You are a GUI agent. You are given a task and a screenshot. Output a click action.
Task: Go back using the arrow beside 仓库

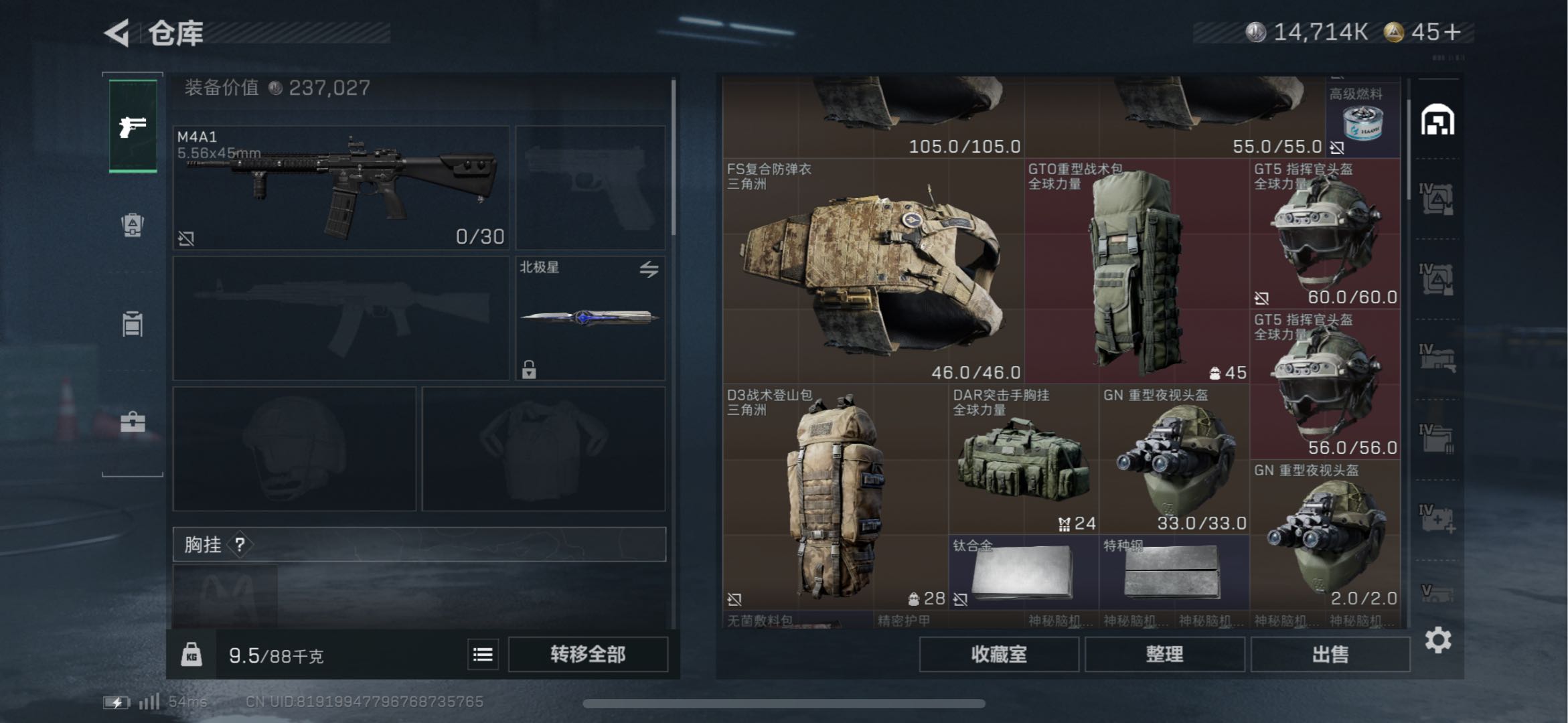pyautogui.click(x=118, y=33)
